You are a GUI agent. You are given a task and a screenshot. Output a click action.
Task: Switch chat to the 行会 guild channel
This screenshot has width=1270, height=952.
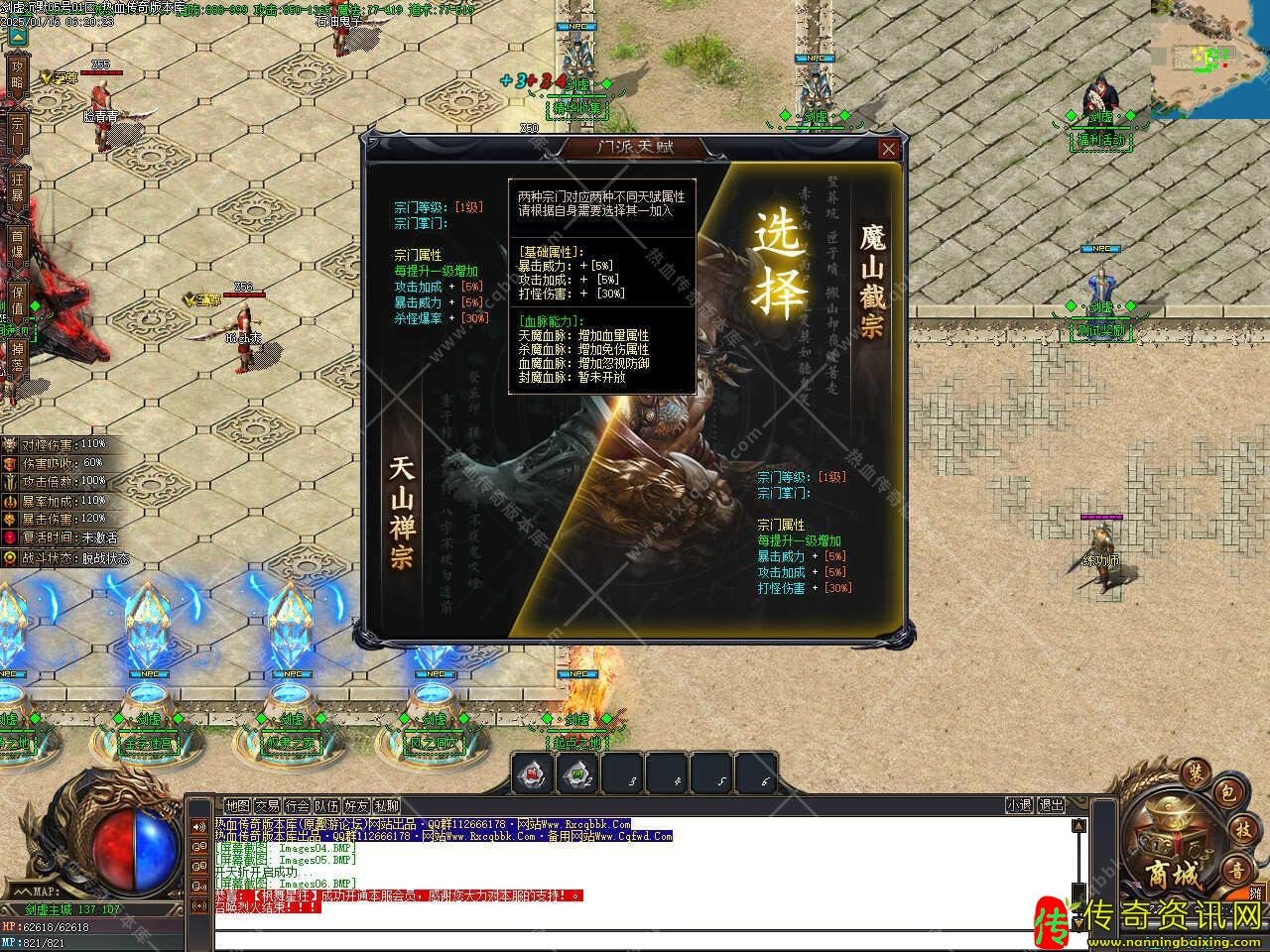pyautogui.click(x=297, y=806)
